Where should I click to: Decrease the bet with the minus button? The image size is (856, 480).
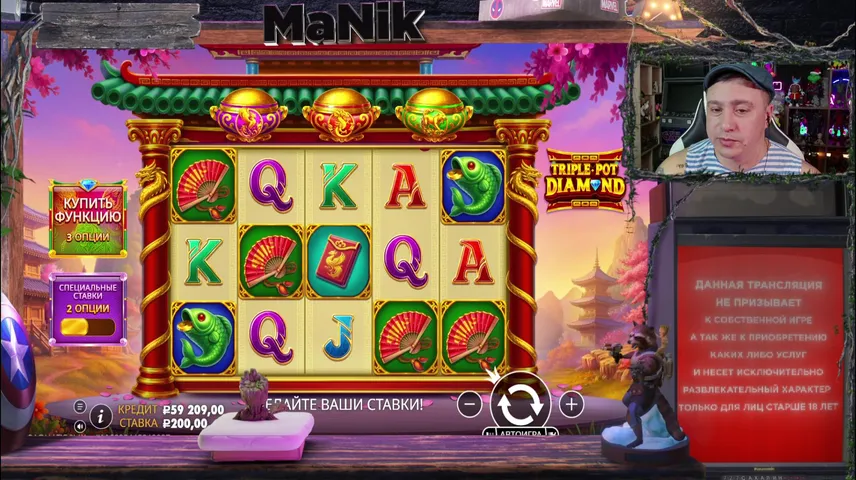click(469, 404)
